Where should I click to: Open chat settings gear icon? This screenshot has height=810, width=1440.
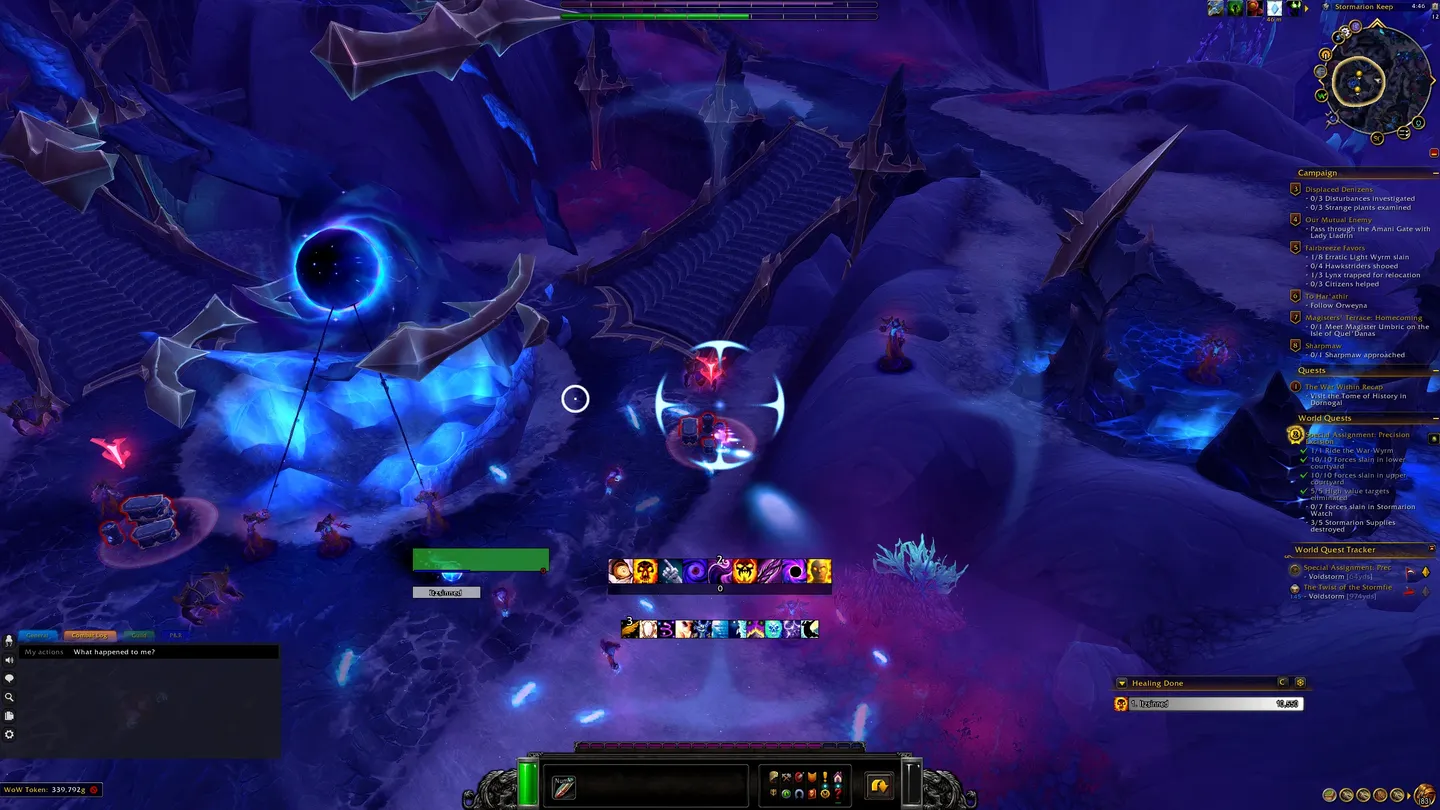coord(9,734)
